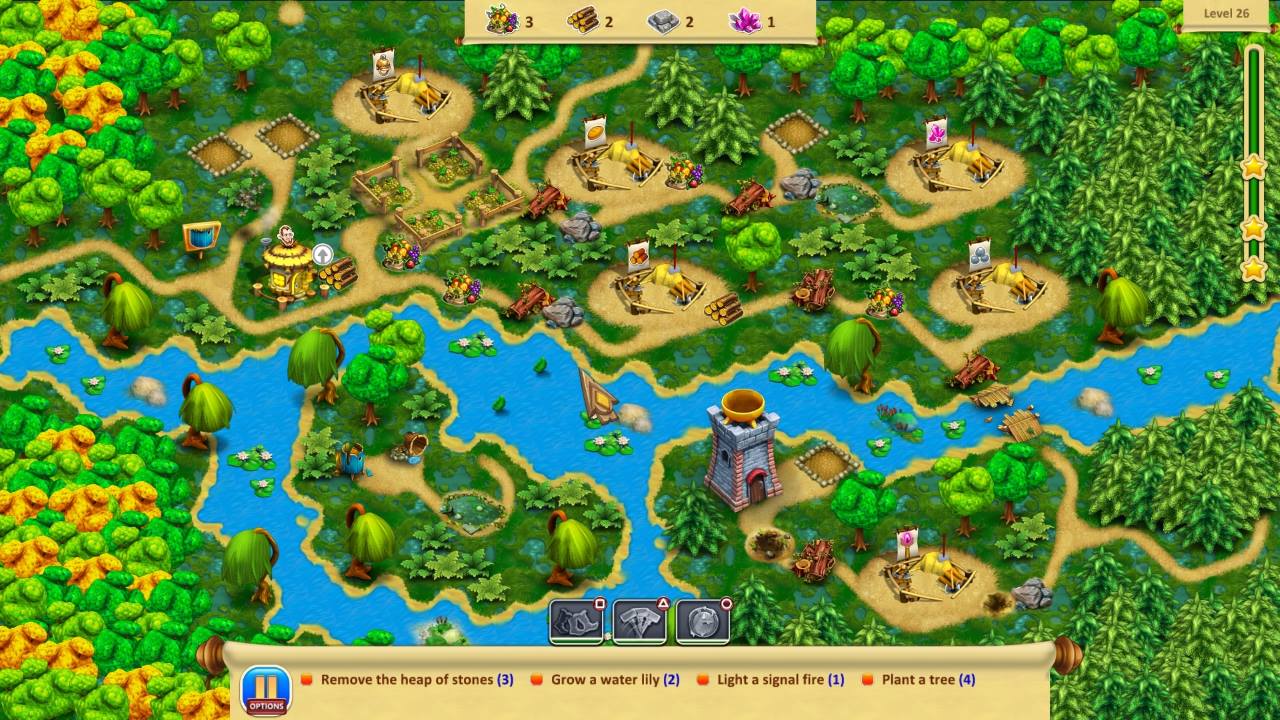Click the sawmill flying the crystal flag

coord(955,165)
